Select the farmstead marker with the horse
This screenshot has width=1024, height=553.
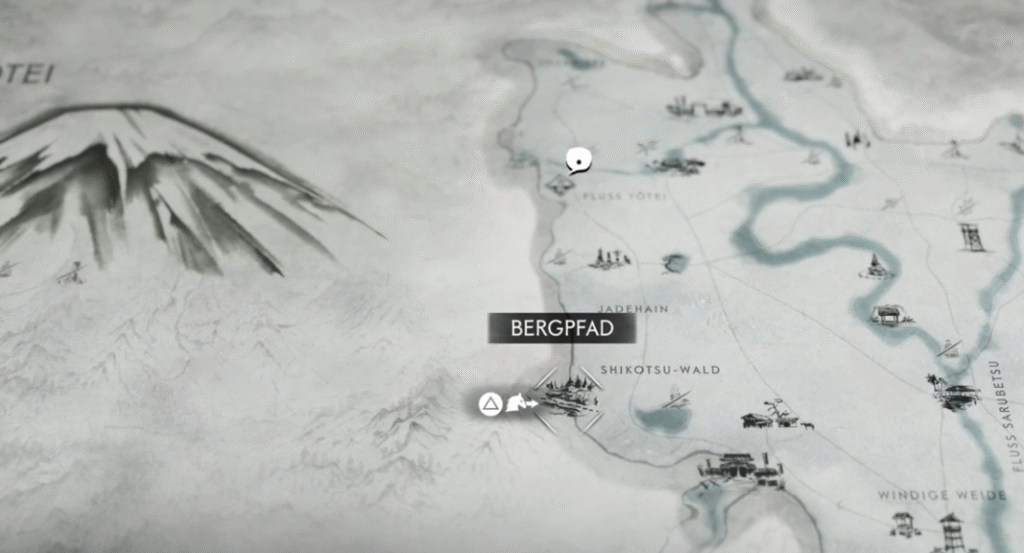(774, 416)
